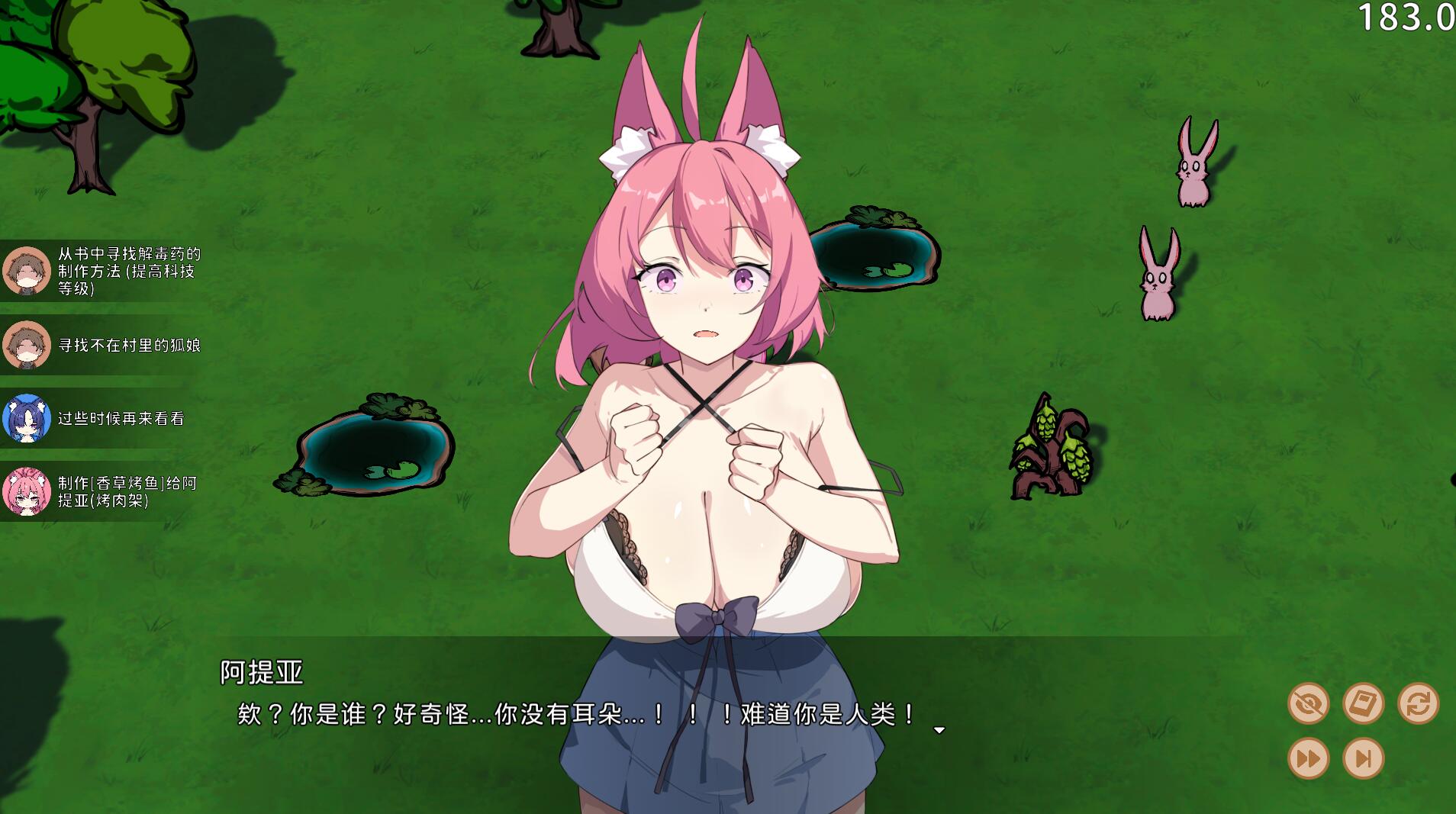
Task: Hide the dialogue box with the crossed-eye button
Action: pyautogui.click(x=1308, y=703)
